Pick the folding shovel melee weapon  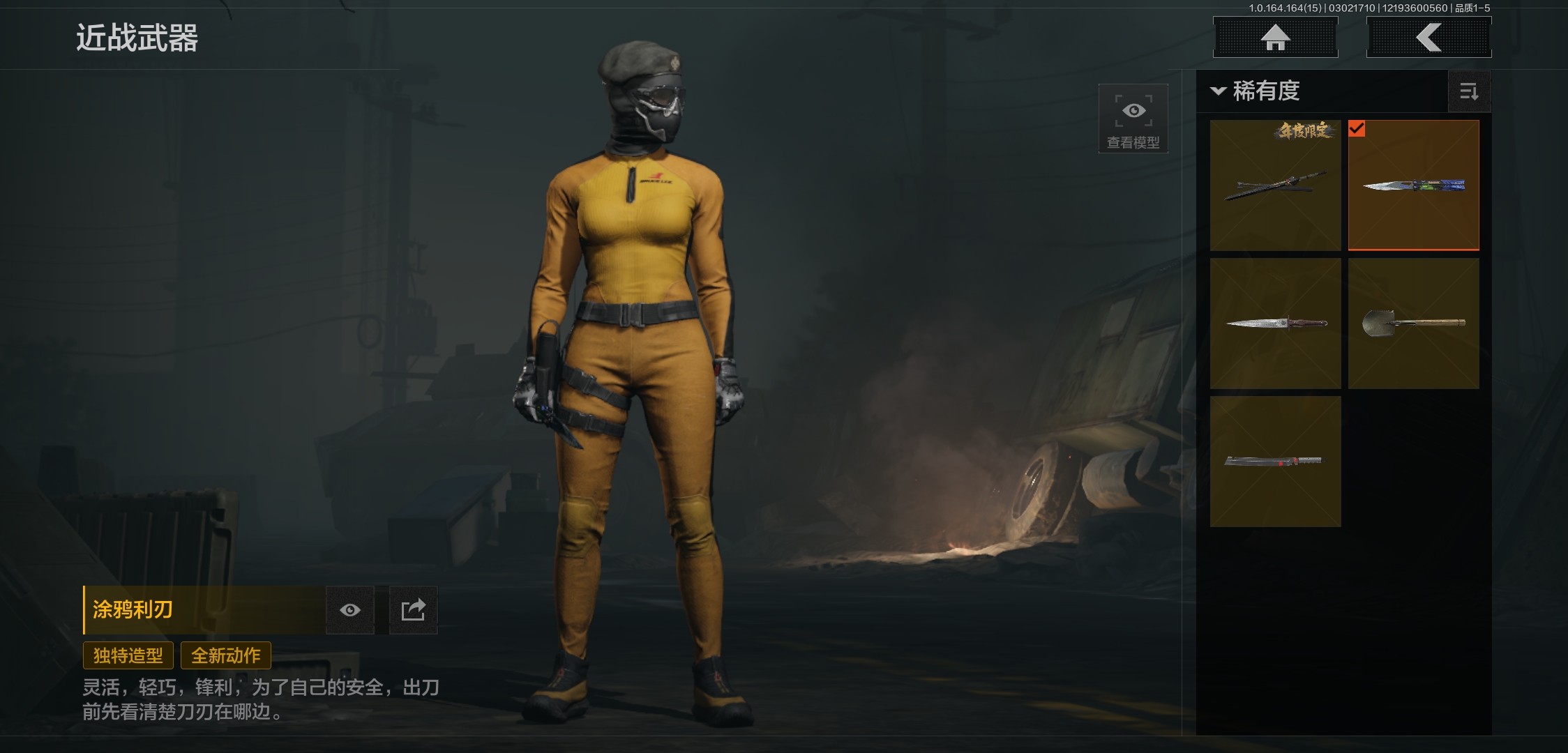coord(1413,324)
